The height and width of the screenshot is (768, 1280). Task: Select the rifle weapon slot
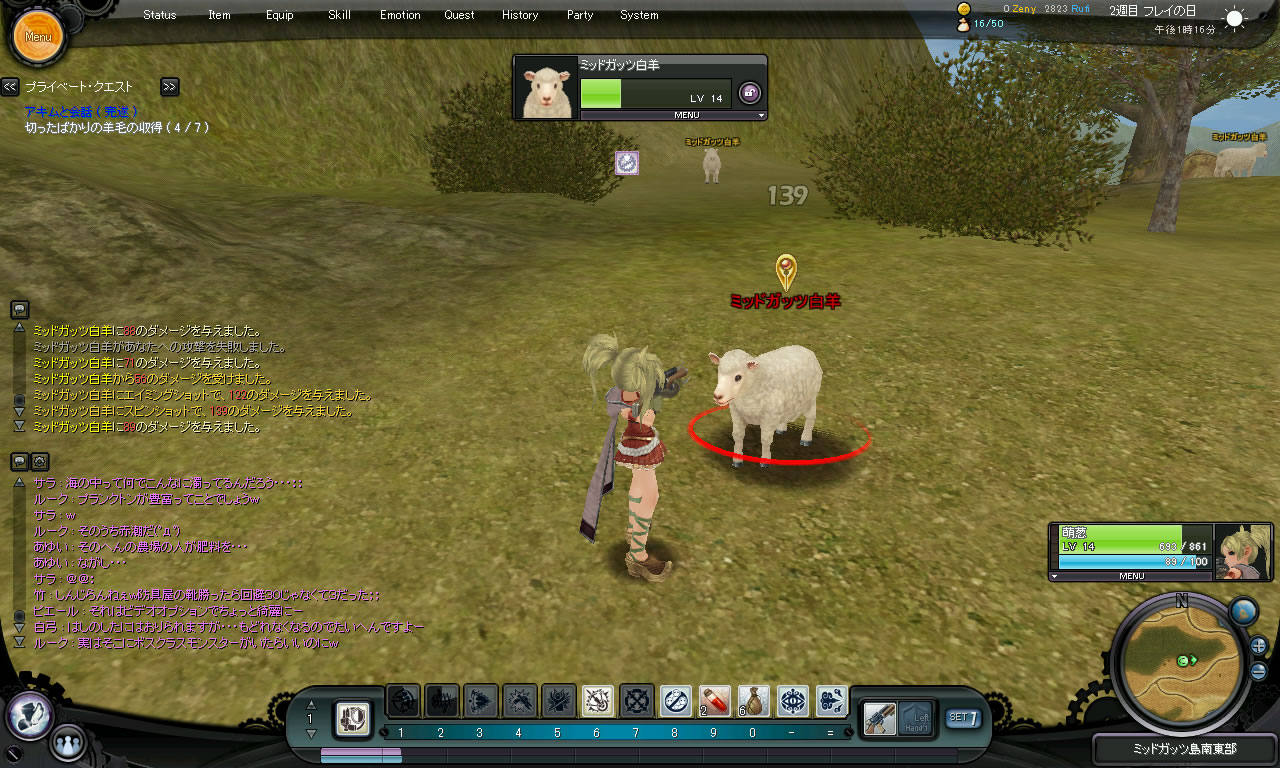coord(879,717)
